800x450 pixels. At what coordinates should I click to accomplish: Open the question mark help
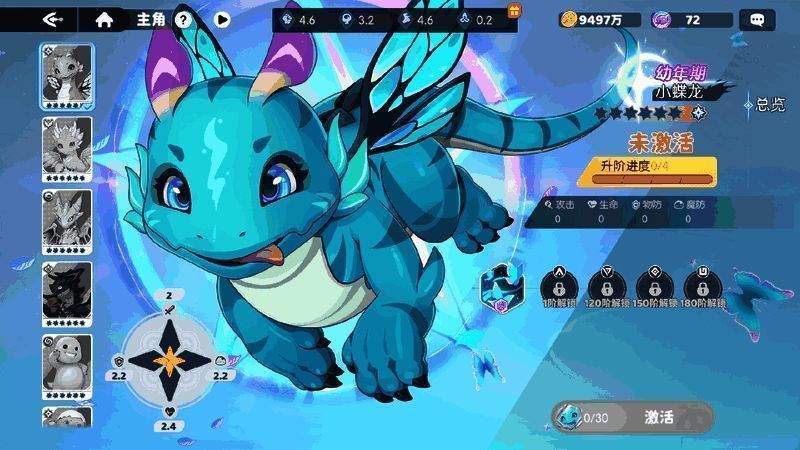(183, 19)
